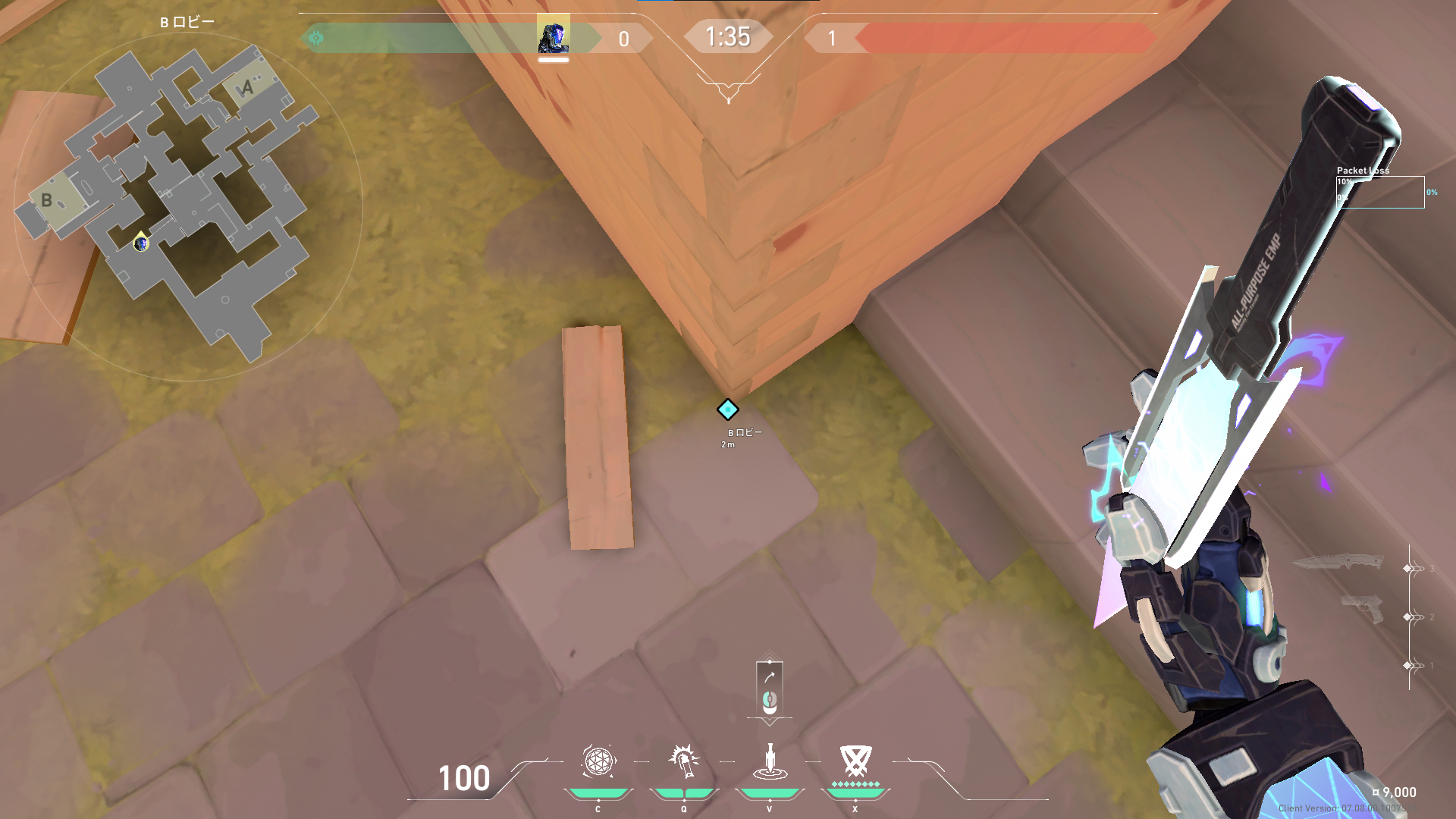Image resolution: width=1456 pixels, height=819 pixels.
Task: Activate the FLASH/drive ability icon
Action: [x=683, y=761]
